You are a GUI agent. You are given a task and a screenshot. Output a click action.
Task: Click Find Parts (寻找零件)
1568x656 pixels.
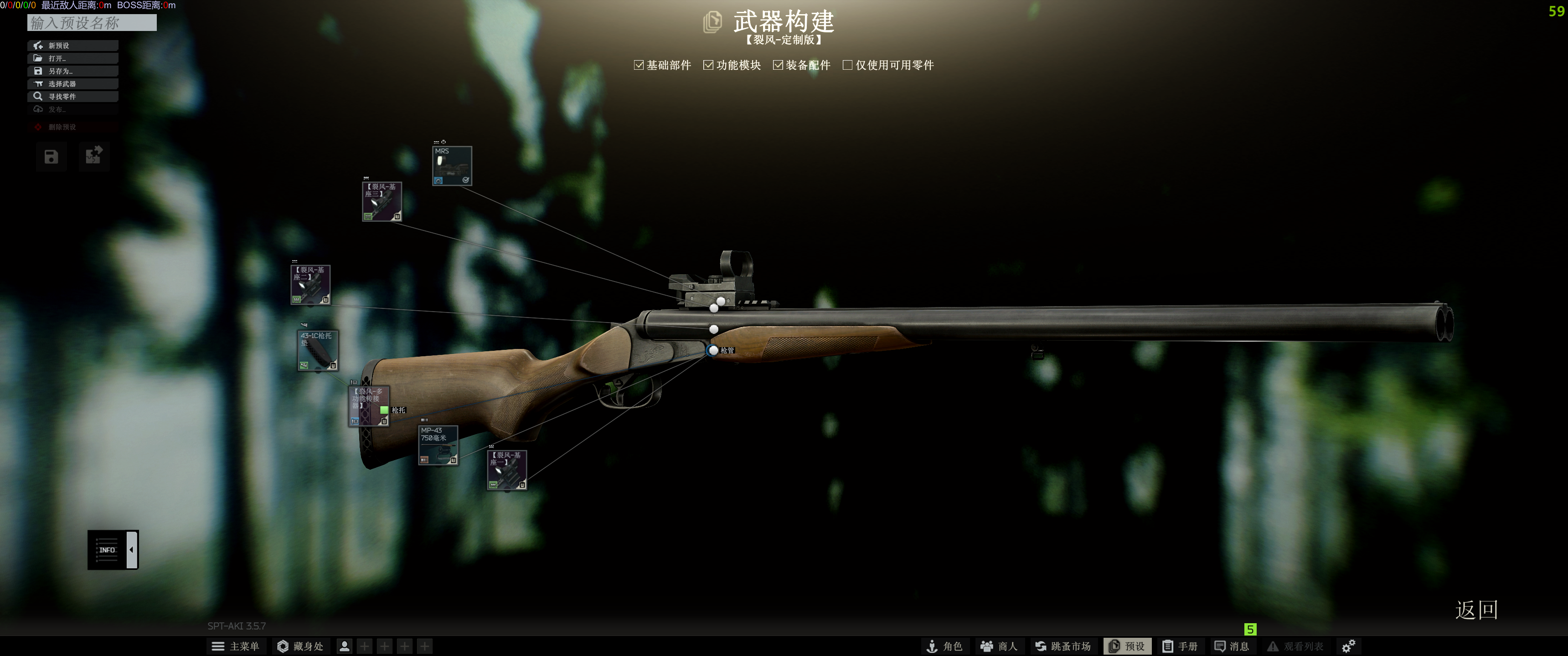72,97
